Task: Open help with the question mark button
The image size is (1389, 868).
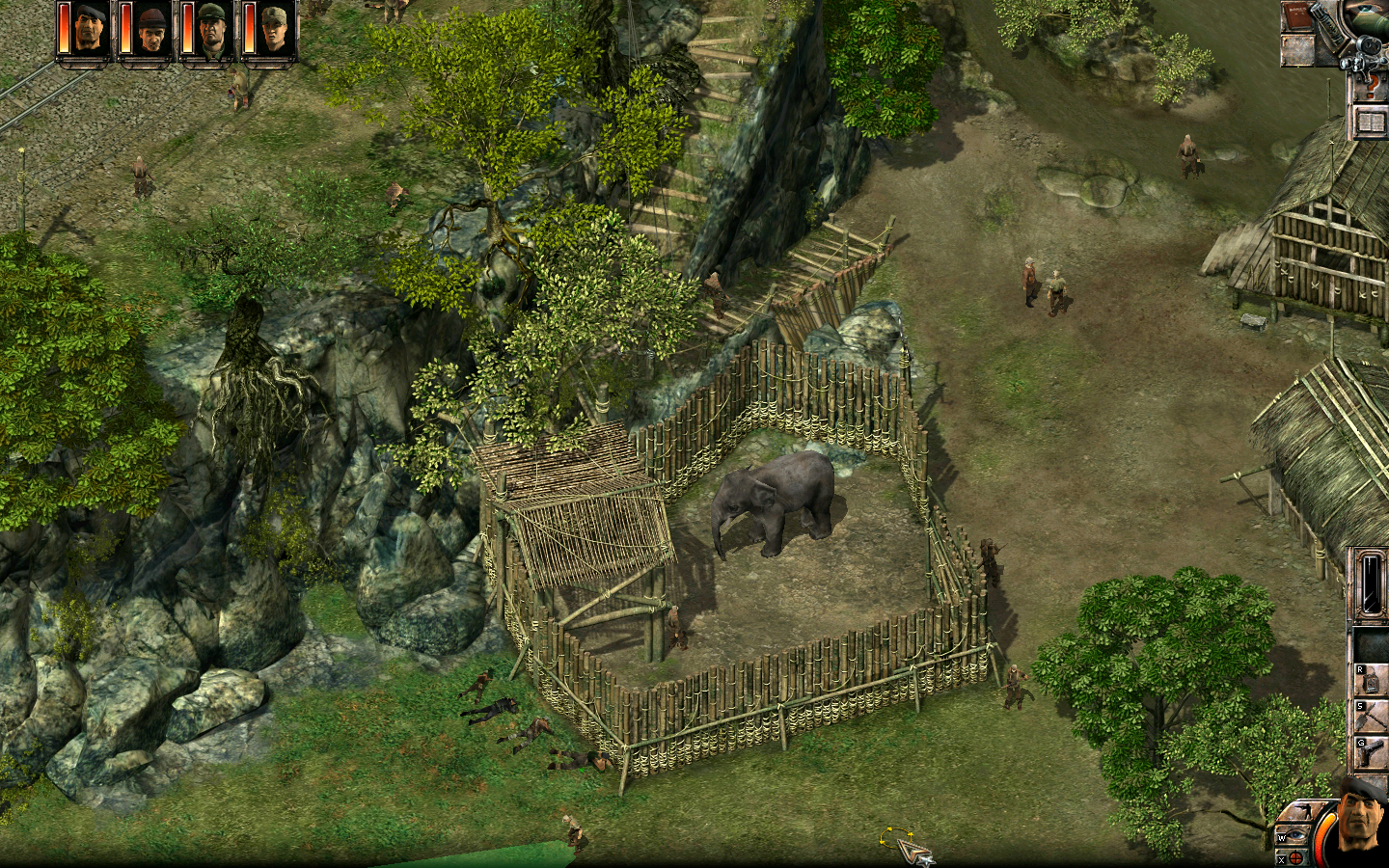Action: pyautogui.click(x=1369, y=89)
